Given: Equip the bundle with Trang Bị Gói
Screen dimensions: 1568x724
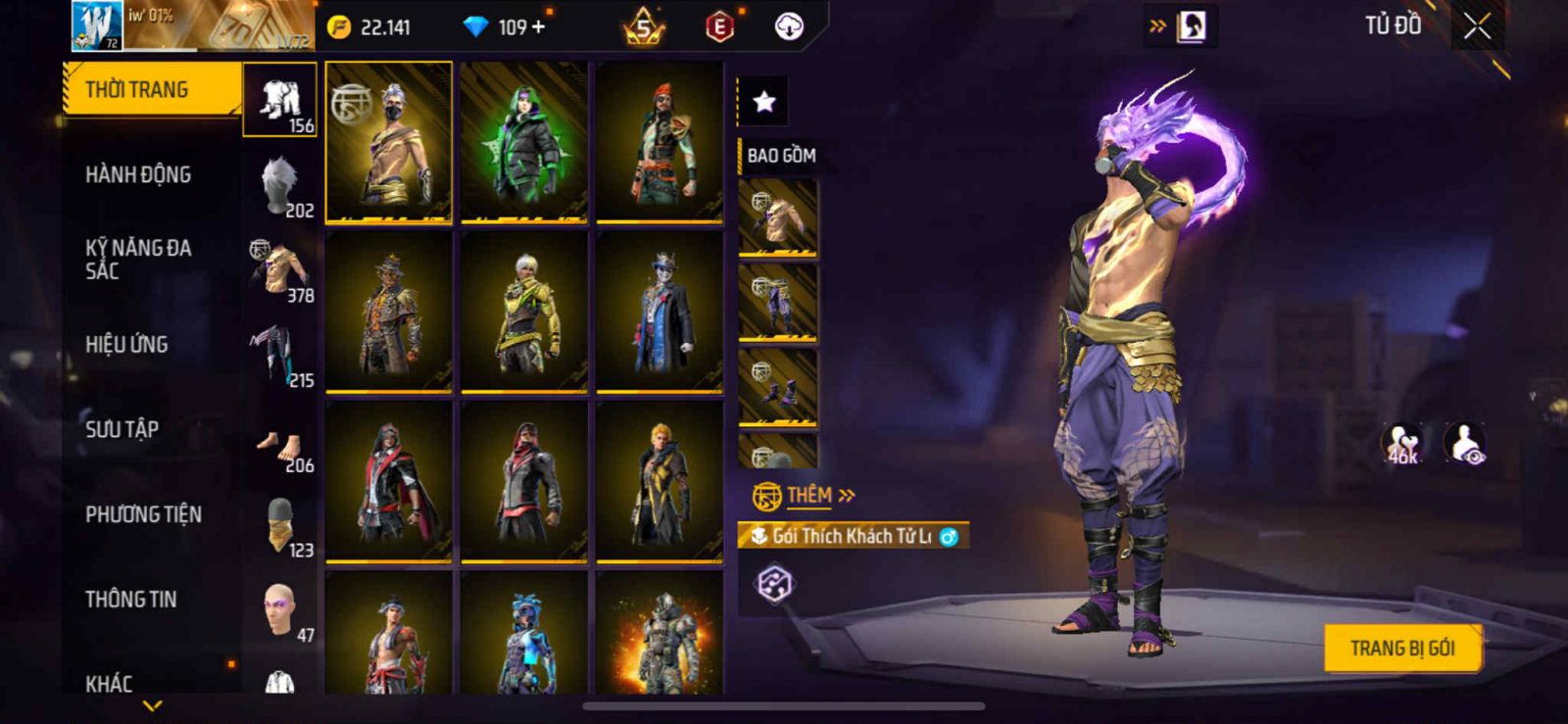Looking at the screenshot, I should point(1401,649).
